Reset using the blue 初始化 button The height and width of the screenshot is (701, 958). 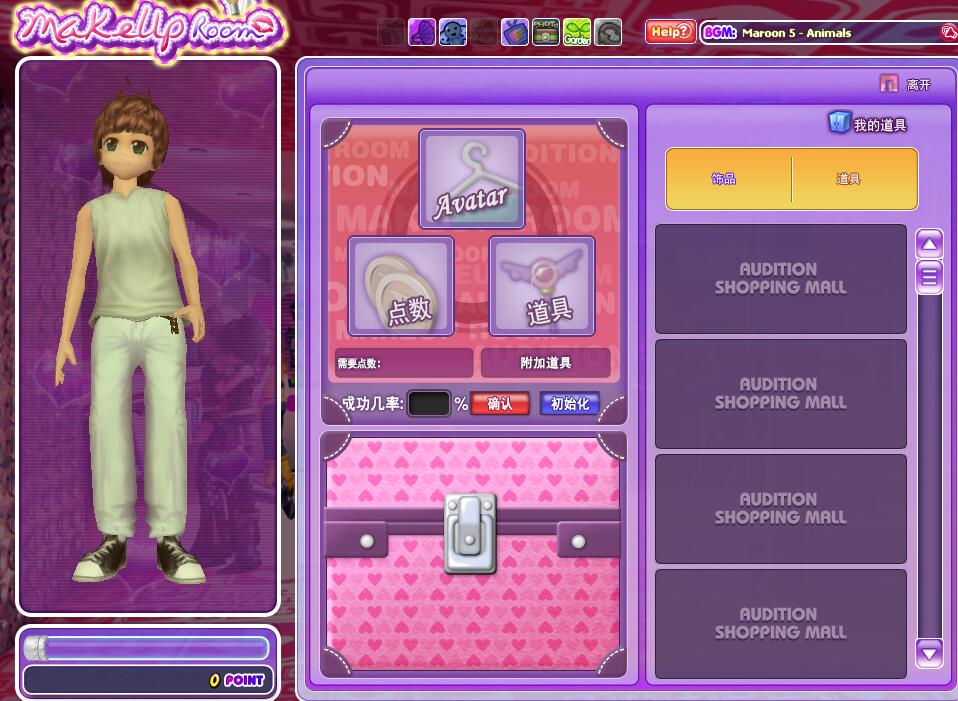pyautogui.click(x=570, y=404)
